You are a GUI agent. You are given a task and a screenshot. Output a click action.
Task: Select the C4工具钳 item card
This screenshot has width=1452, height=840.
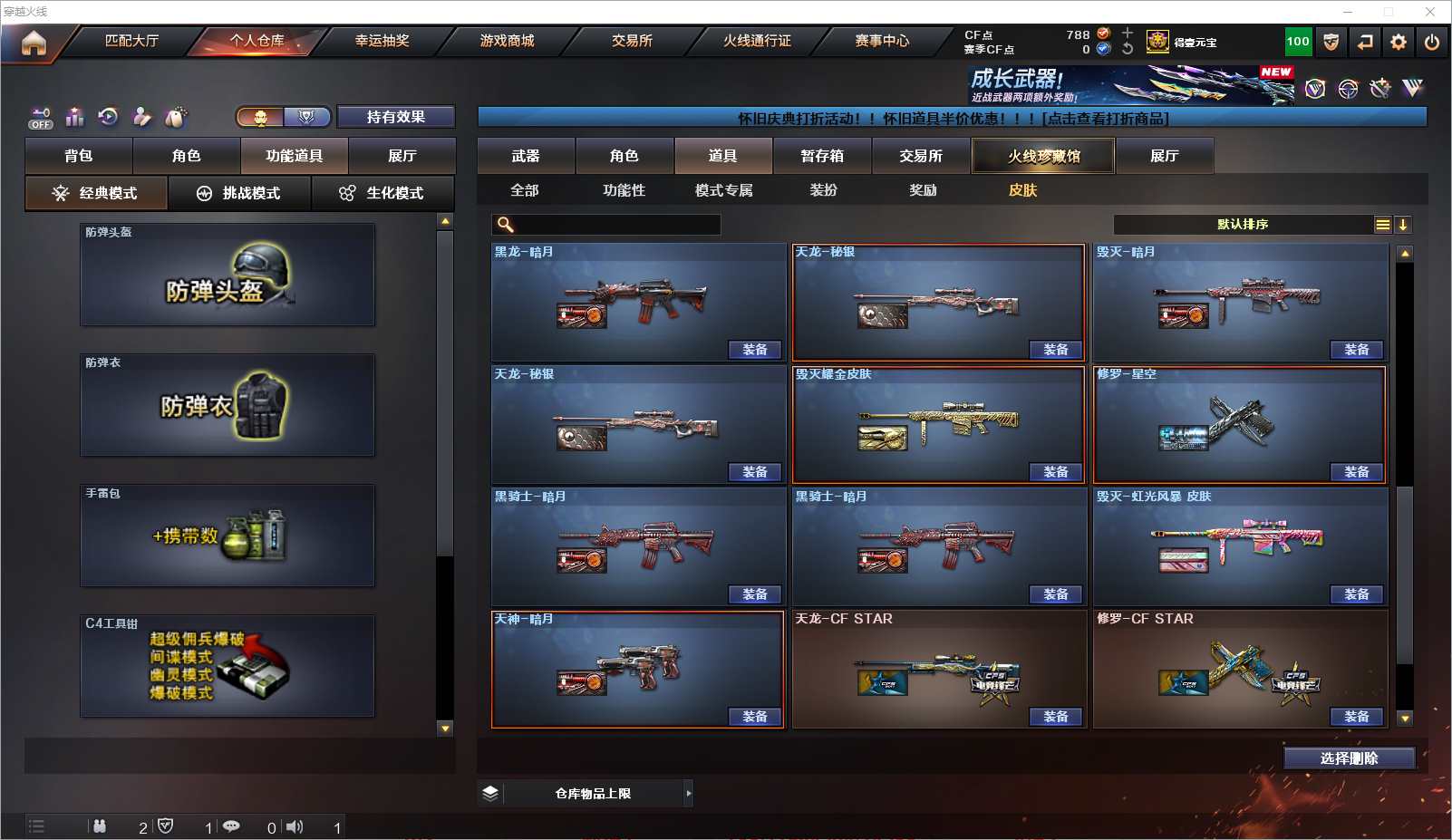227,666
